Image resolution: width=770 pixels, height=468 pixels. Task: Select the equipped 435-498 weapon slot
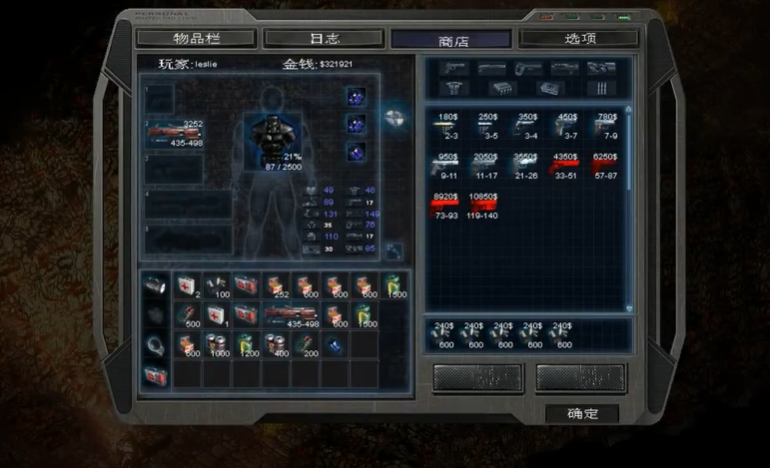tap(175, 133)
